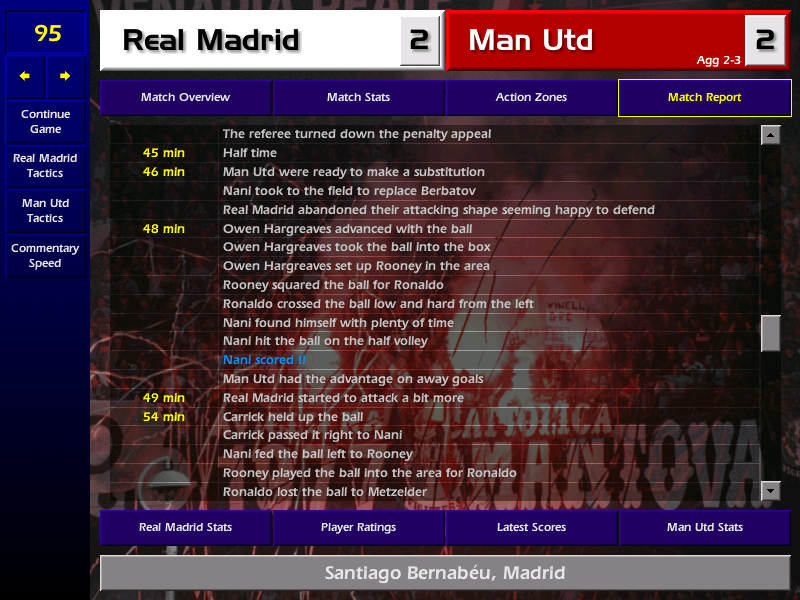The image size is (800, 600).
Task: Open the Player Ratings screen
Action: [358, 527]
